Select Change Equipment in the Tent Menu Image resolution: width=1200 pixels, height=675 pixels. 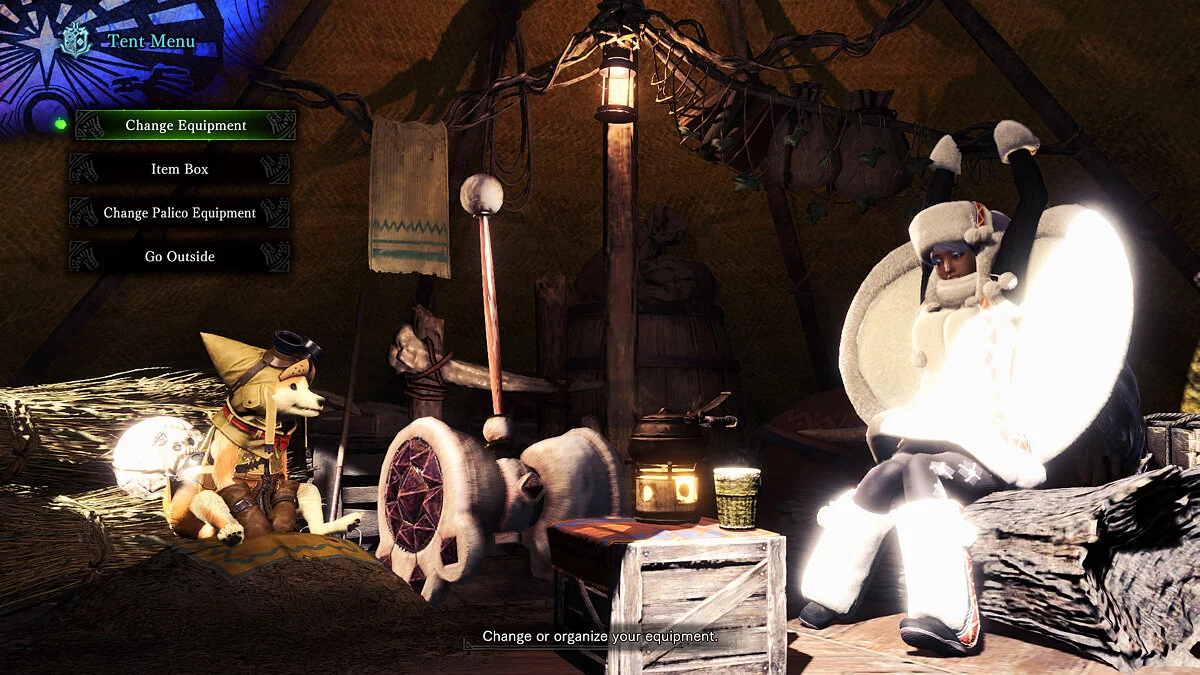[x=185, y=126]
